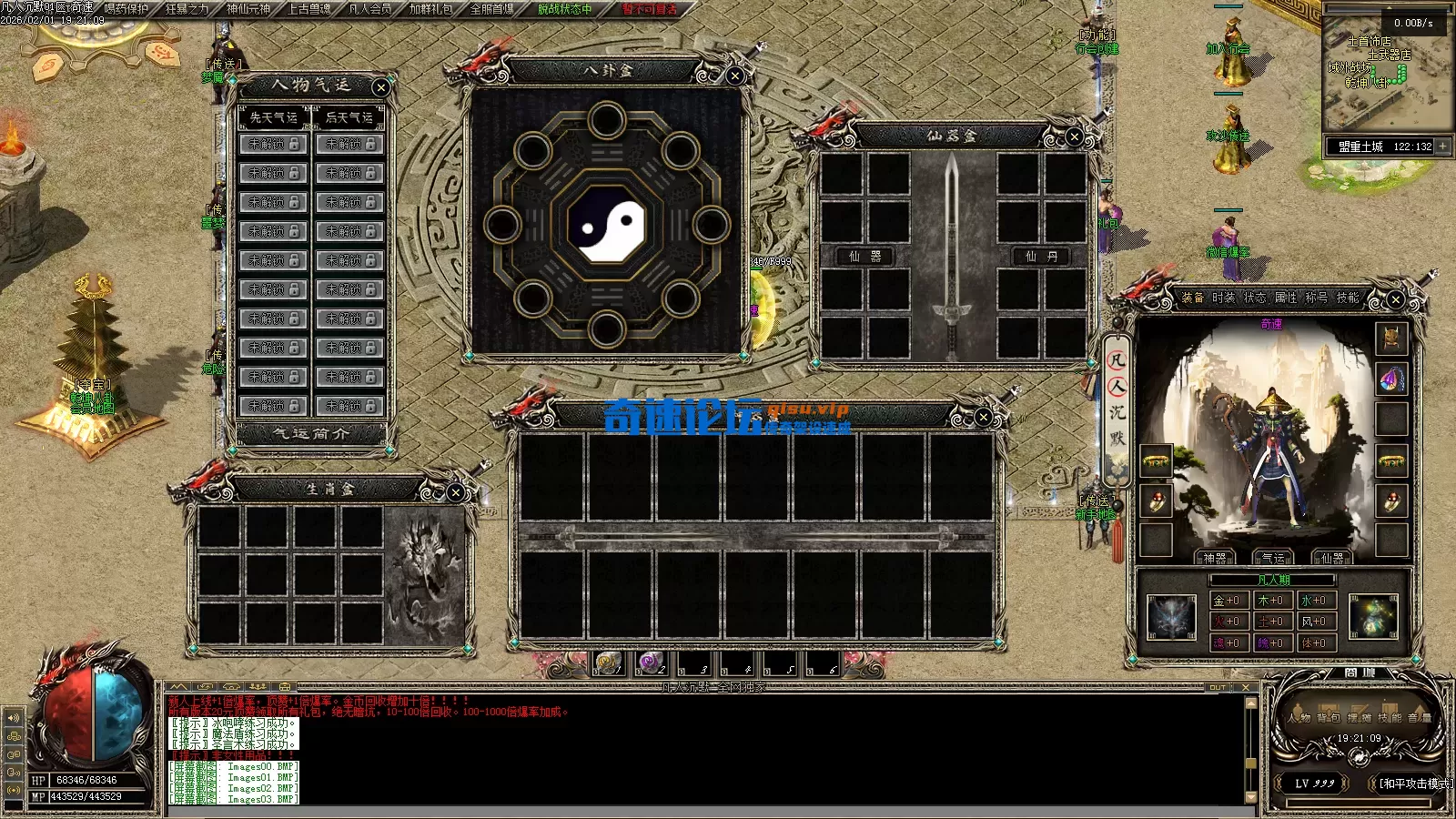Select the 时装 tab in character panel
Screen dimensions: 1456x819
[1223, 298]
